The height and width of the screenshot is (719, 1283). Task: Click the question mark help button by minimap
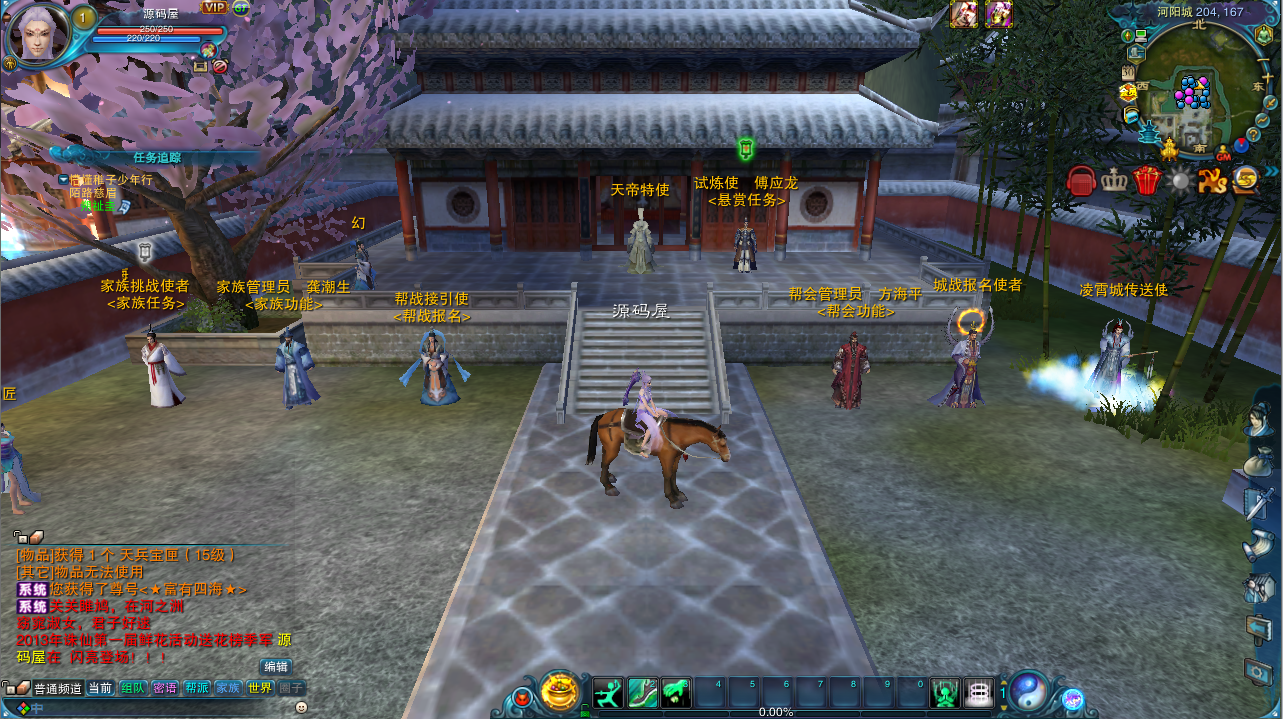[1252, 134]
